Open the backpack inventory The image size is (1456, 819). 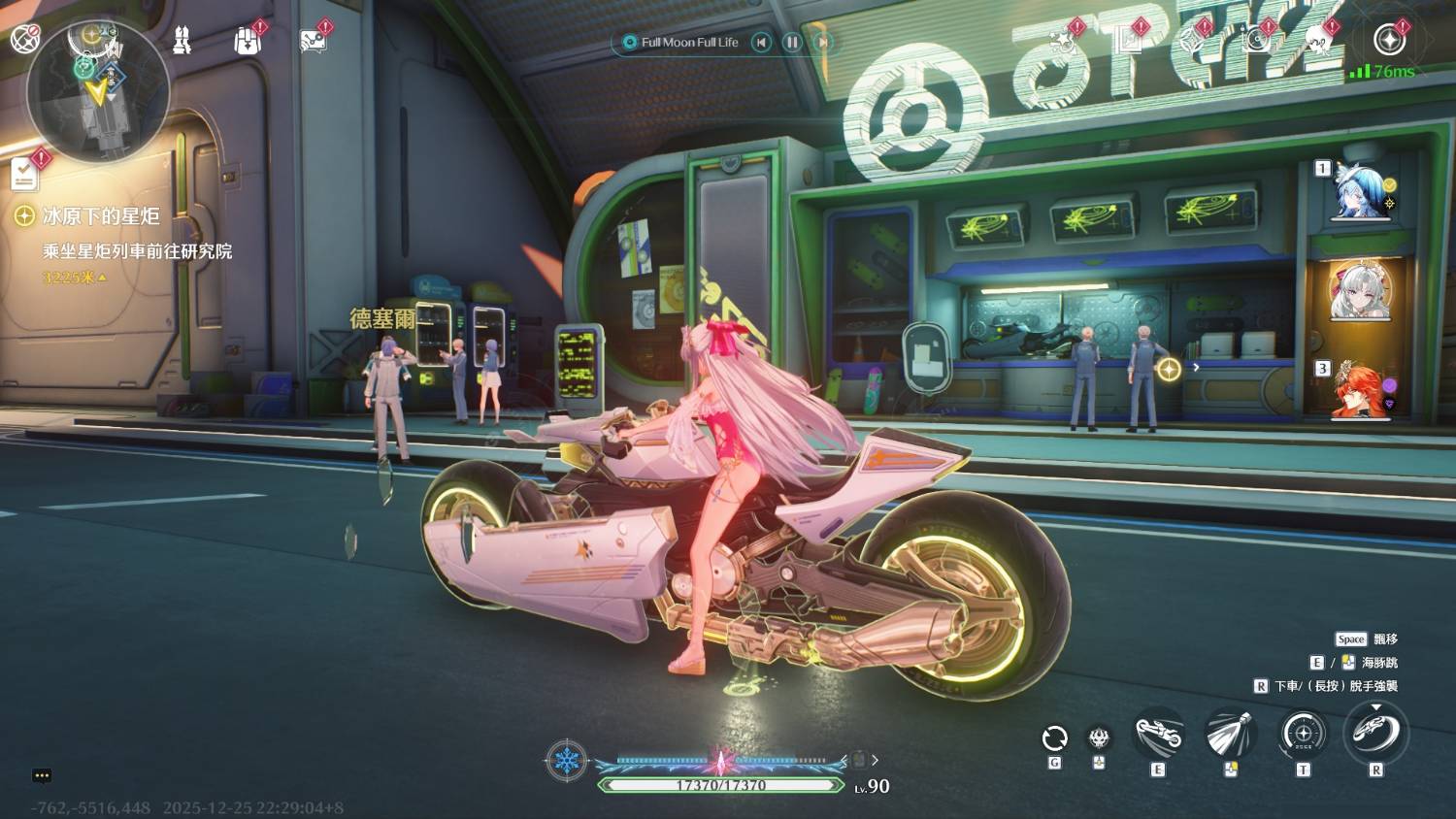tap(248, 41)
